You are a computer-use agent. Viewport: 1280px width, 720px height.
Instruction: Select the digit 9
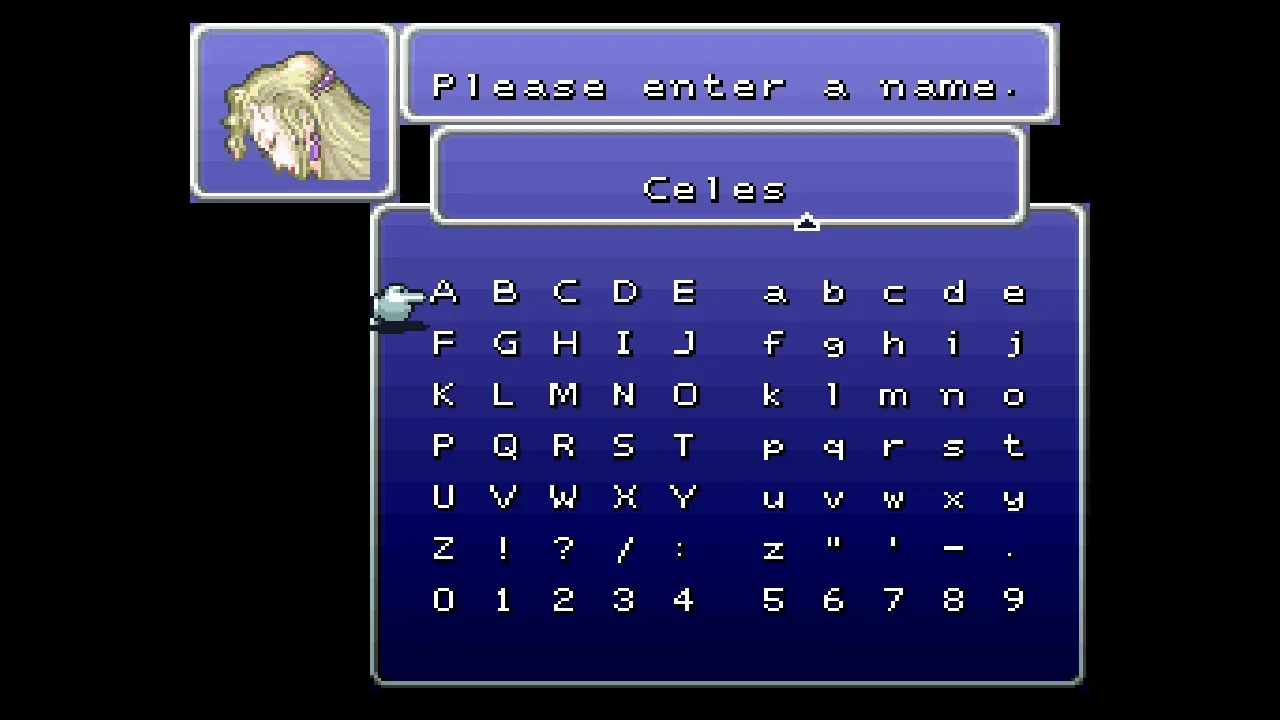(x=1013, y=599)
